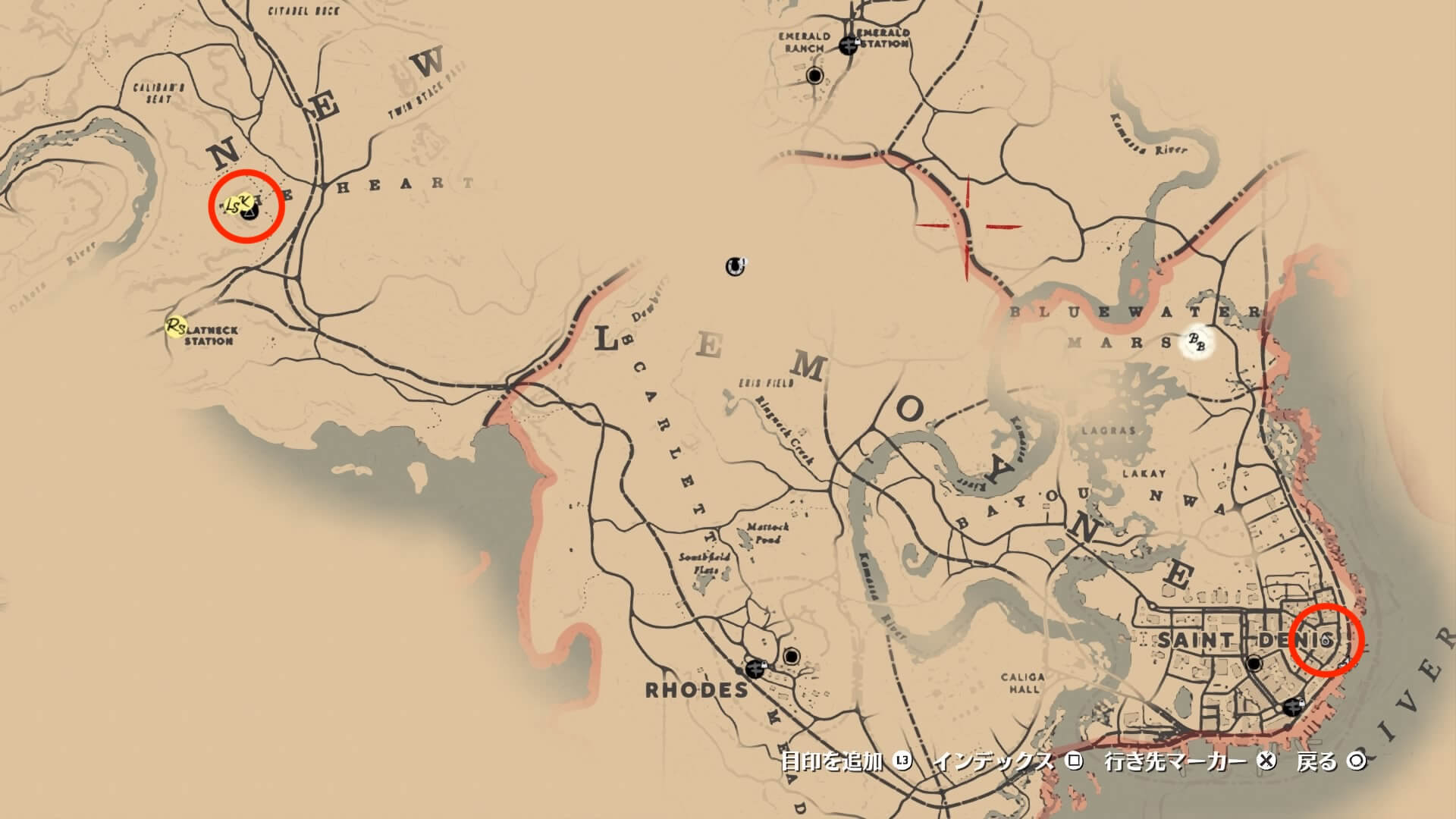The width and height of the screenshot is (1456, 819).
Task: Select the Emerald Station locked signpost icon
Action: [848, 45]
